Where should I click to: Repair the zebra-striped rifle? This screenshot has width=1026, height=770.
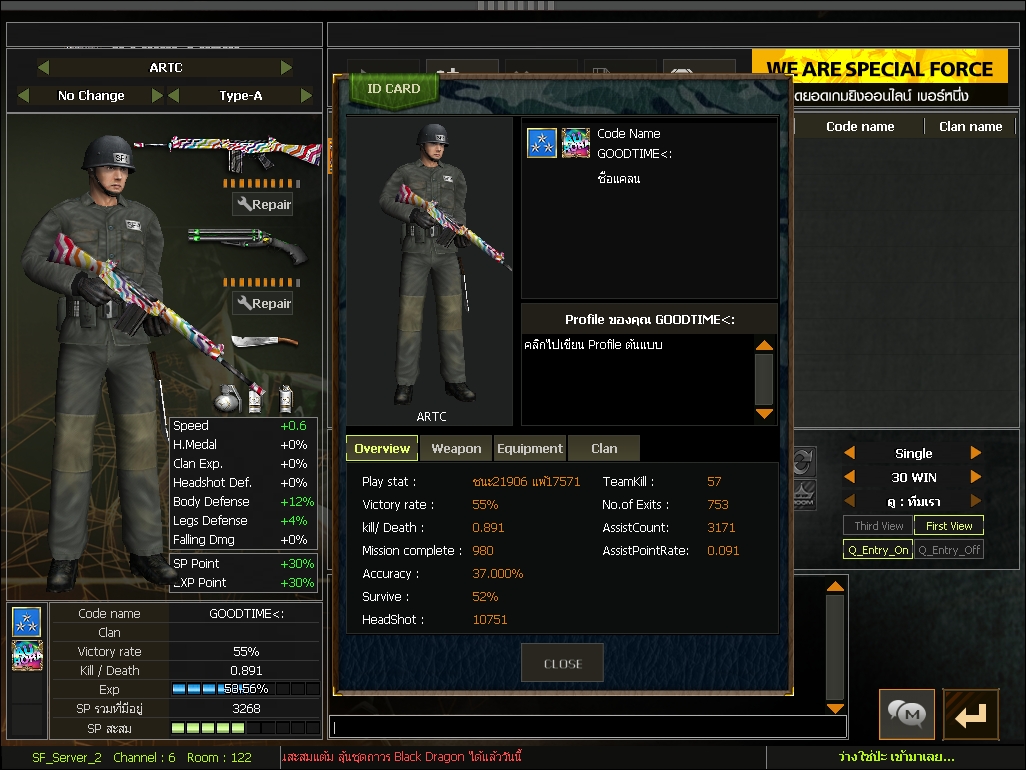pyautogui.click(x=263, y=205)
